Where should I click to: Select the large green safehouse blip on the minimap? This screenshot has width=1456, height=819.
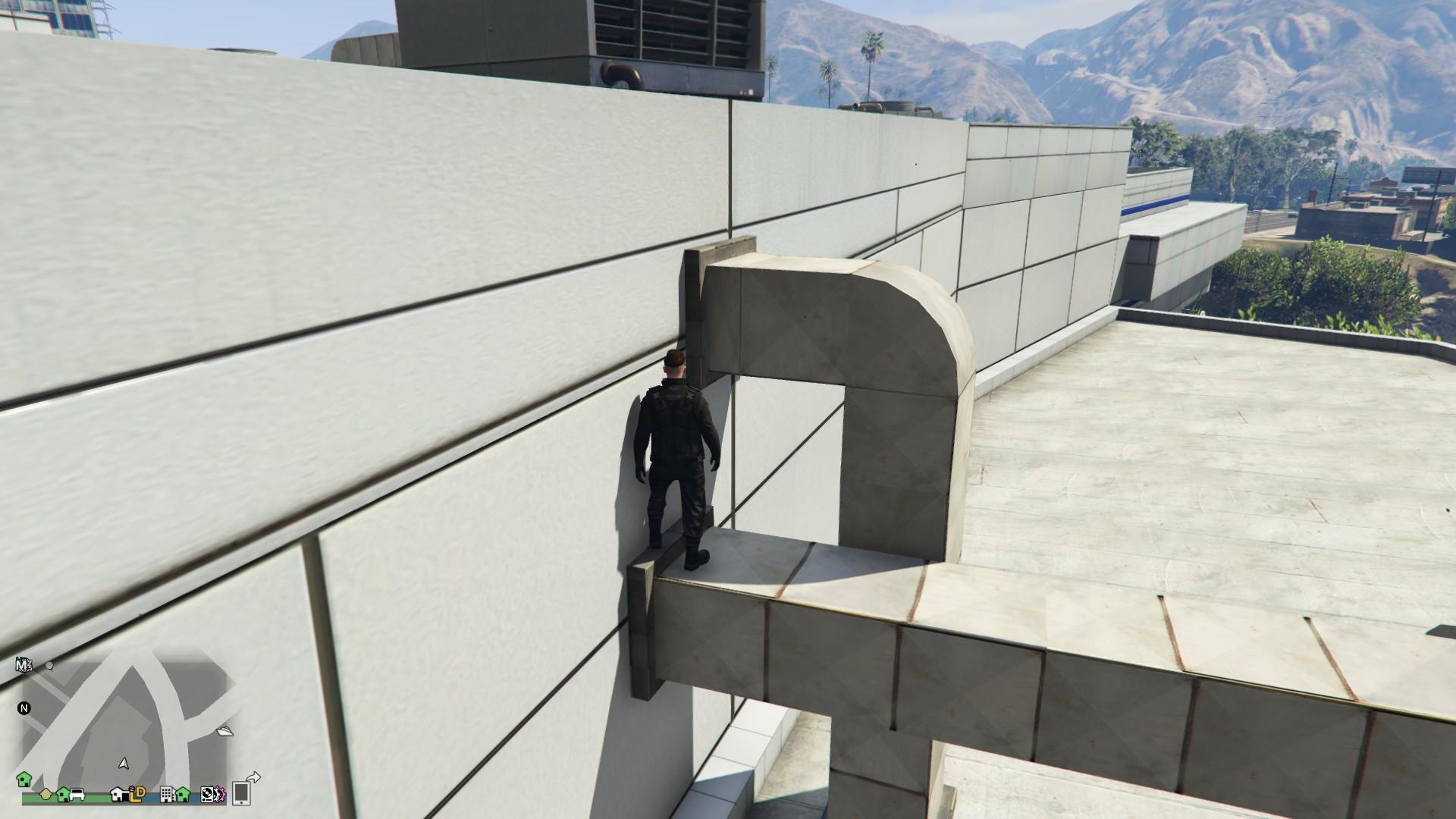25,780
